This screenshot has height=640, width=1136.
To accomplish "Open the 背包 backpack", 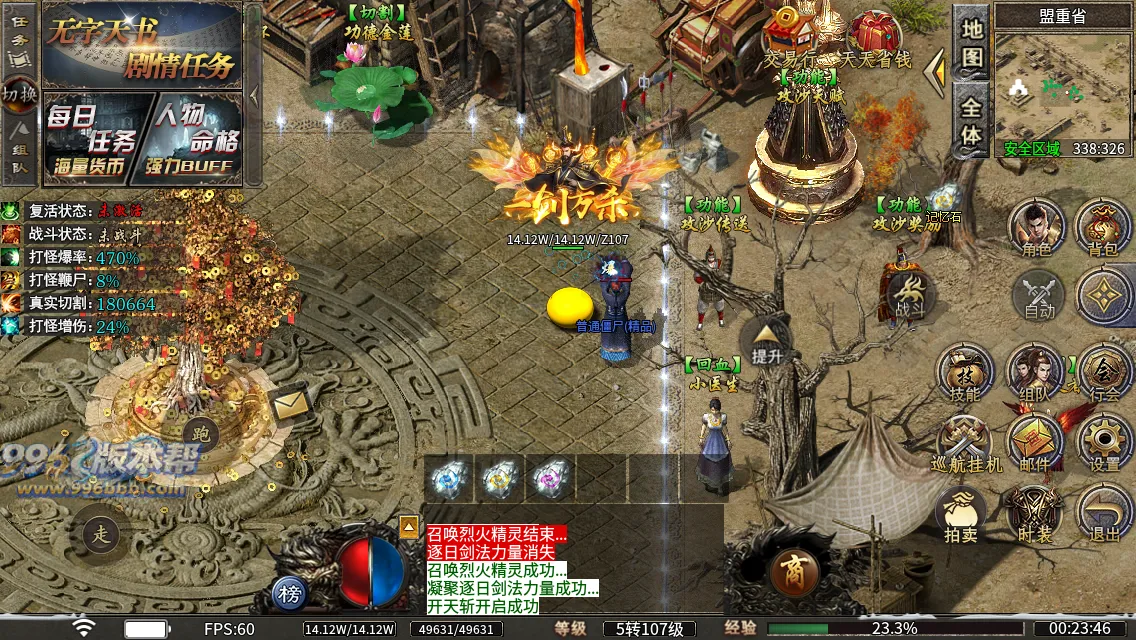I will click(1103, 227).
